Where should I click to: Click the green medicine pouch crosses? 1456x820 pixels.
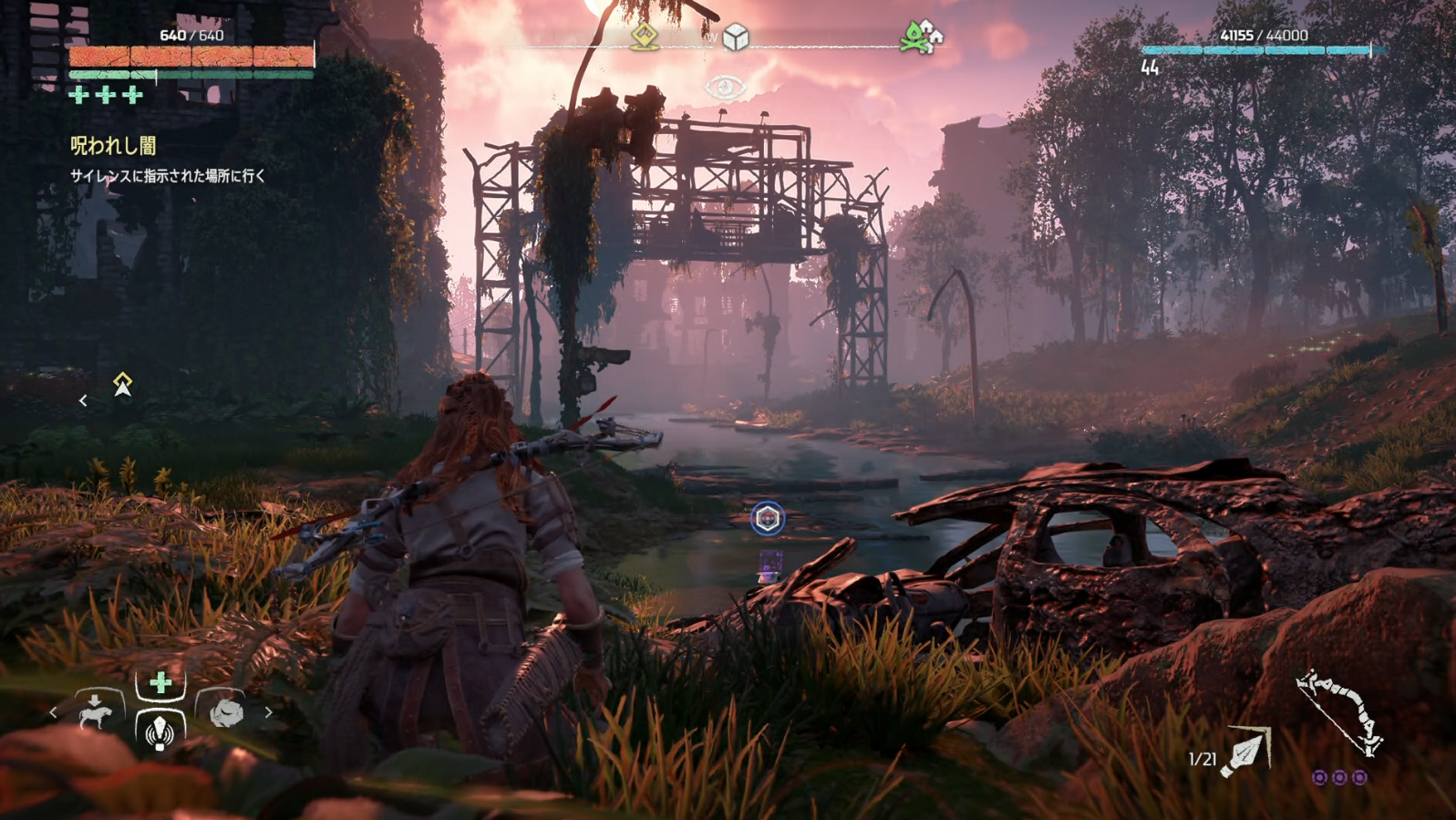click(107, 95)
